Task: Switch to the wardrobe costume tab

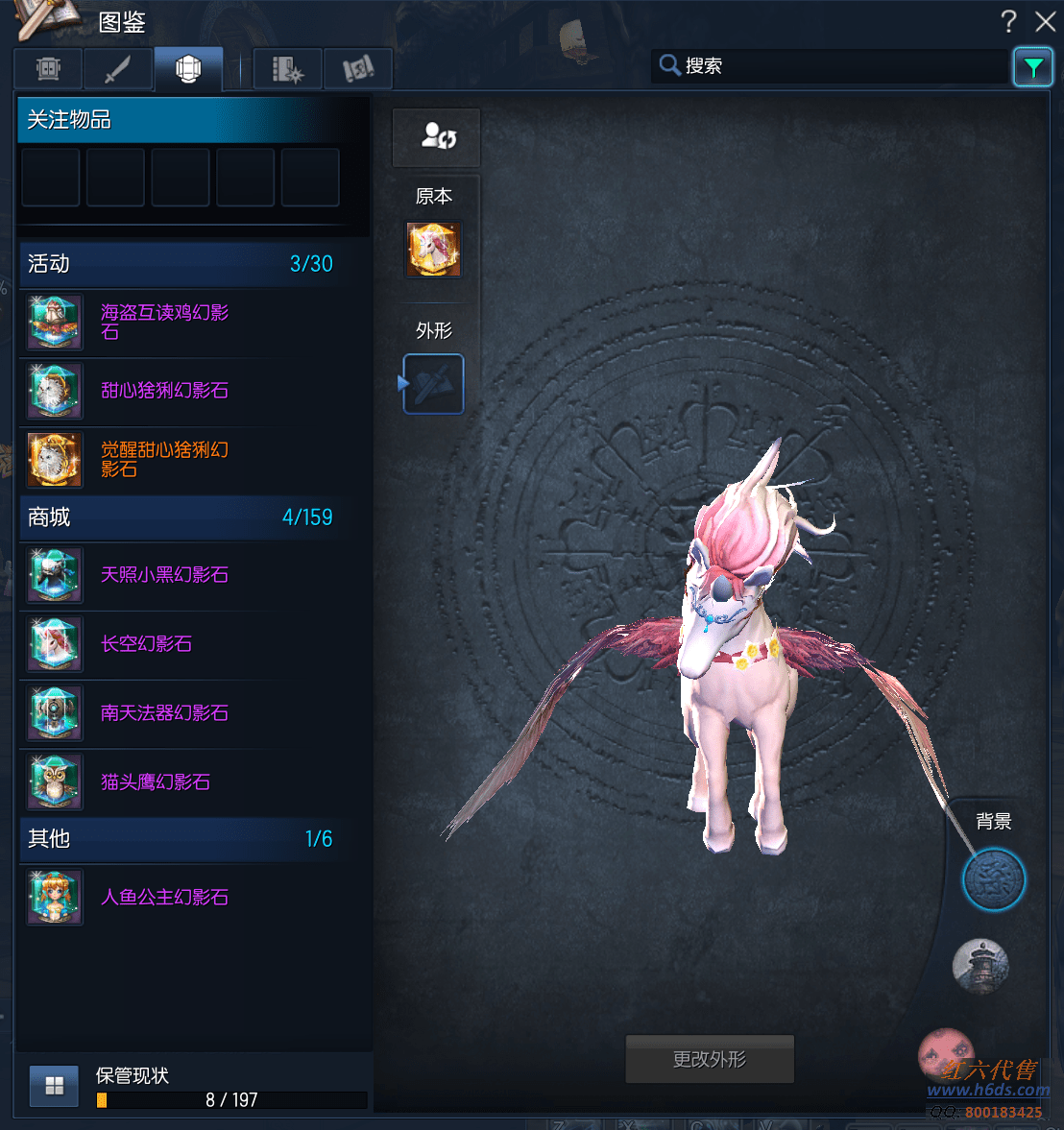Action: point(48,69)
